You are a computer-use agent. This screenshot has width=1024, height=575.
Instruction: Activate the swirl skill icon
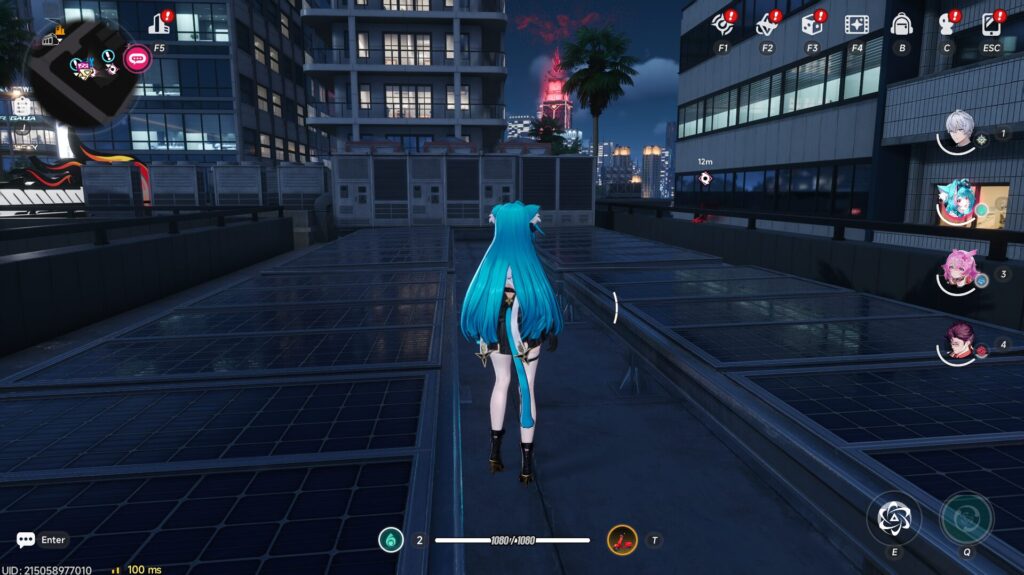(x=893, y=517)
